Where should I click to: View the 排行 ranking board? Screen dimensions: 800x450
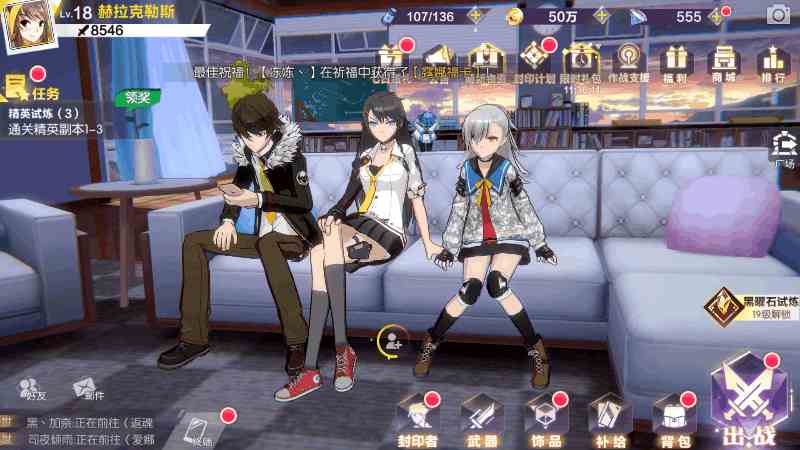tap(772, 63)
